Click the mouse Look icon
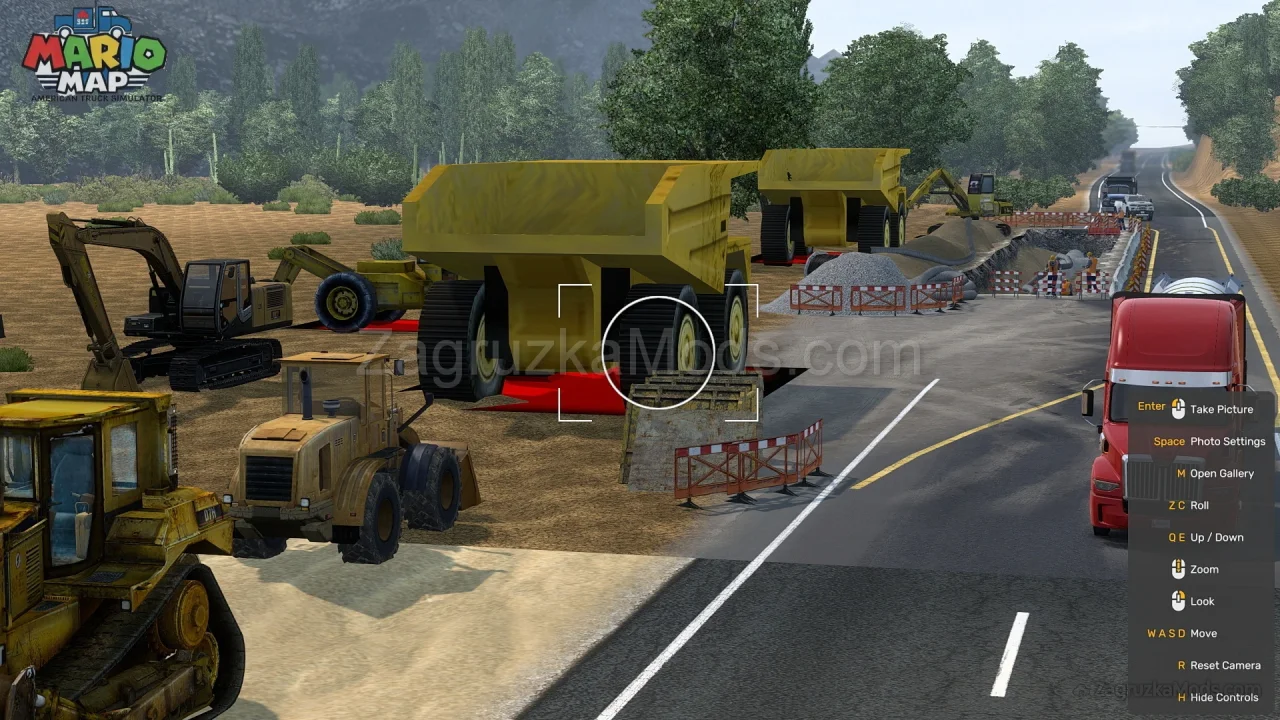 click(x=1177, y=601)
